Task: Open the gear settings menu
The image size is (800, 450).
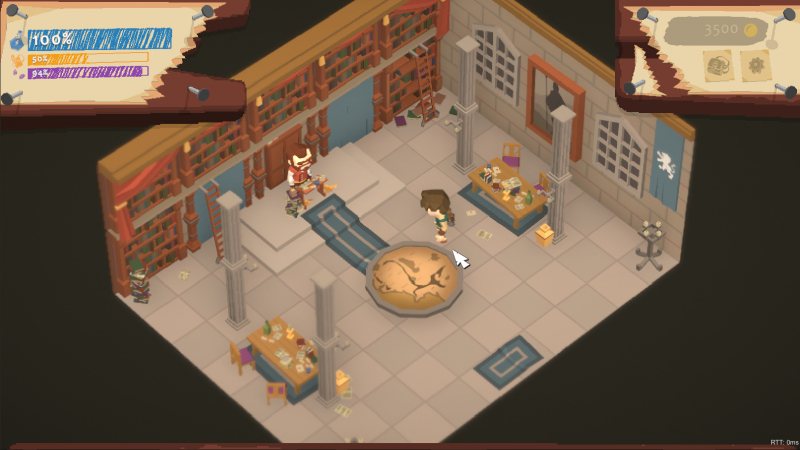Action: (755, 66)
